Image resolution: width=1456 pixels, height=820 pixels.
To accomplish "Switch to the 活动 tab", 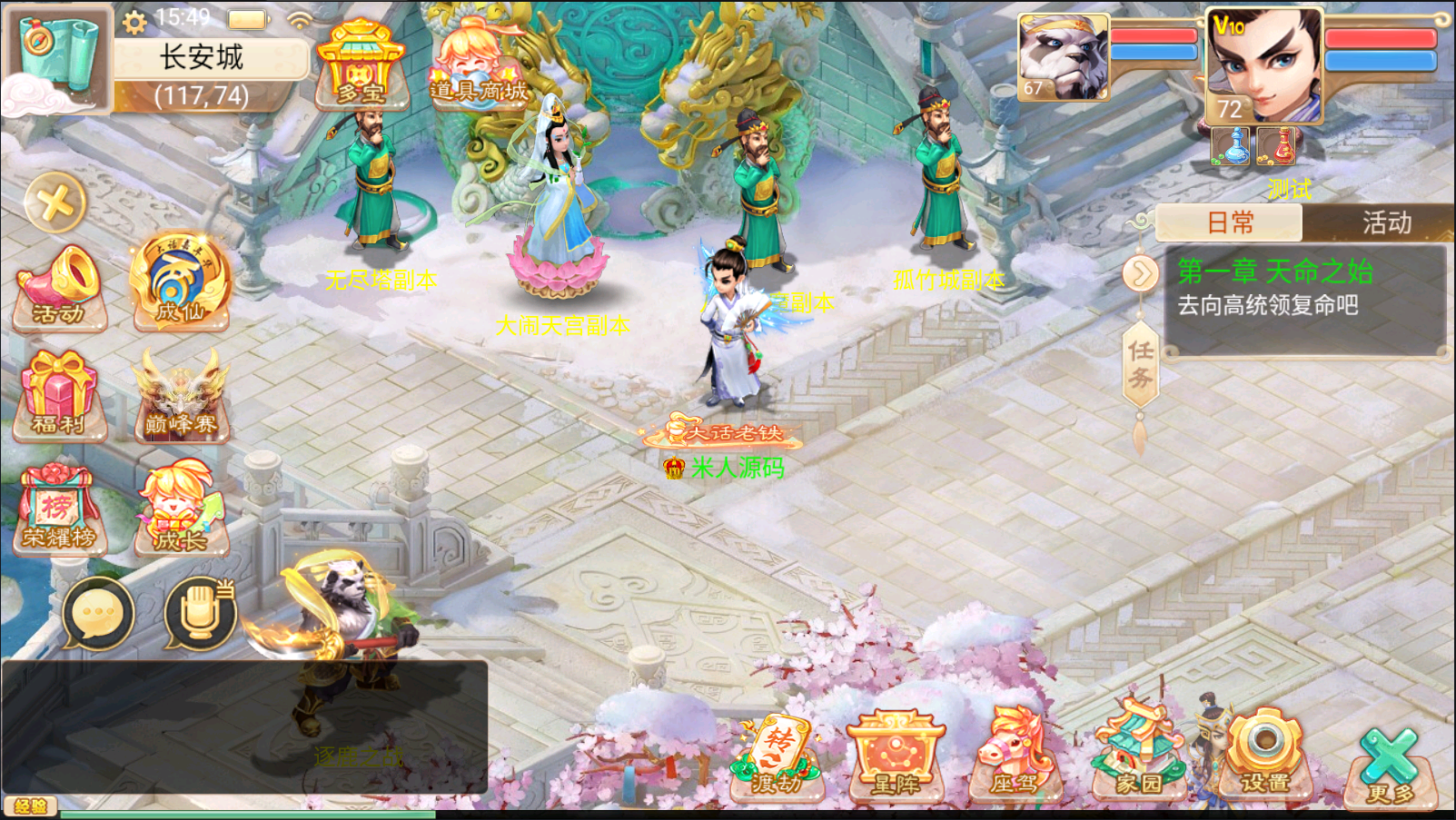I will pyautogui.click(x=1386, y=222).
